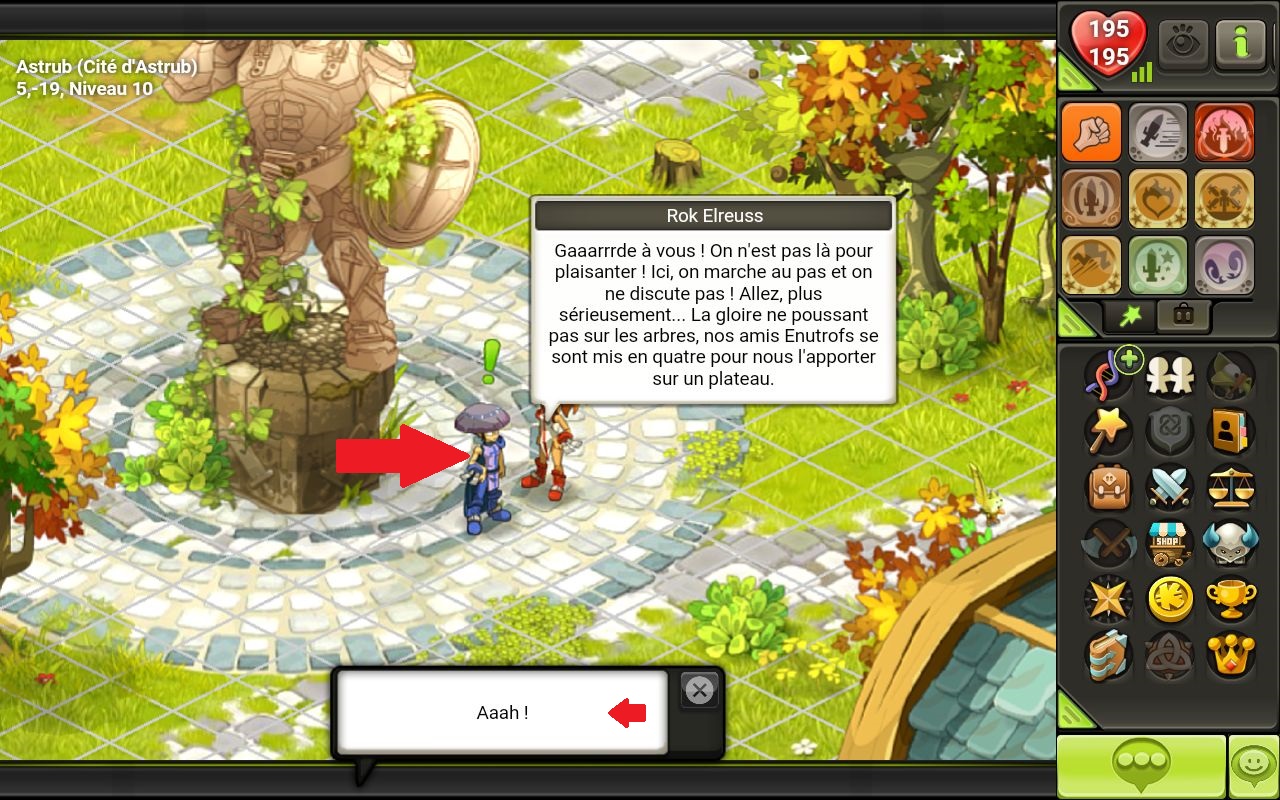Open the green info button
Viewport: 1280px width, 800px height.
pos(1241,45)
